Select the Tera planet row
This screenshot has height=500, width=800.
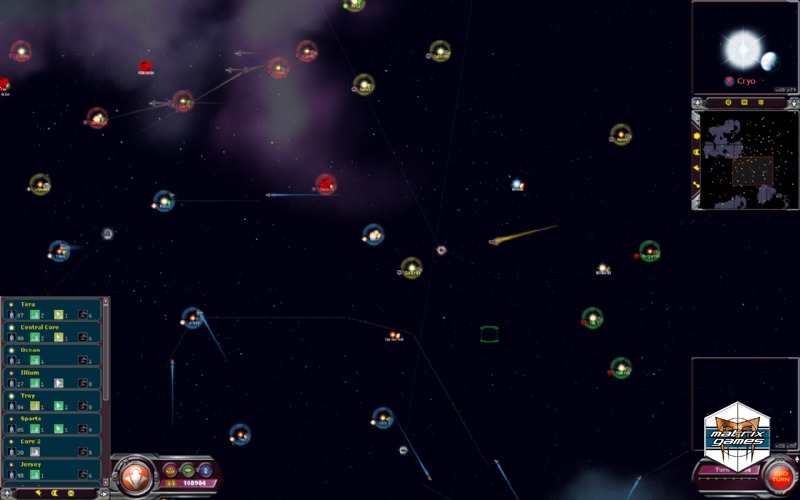52,310
